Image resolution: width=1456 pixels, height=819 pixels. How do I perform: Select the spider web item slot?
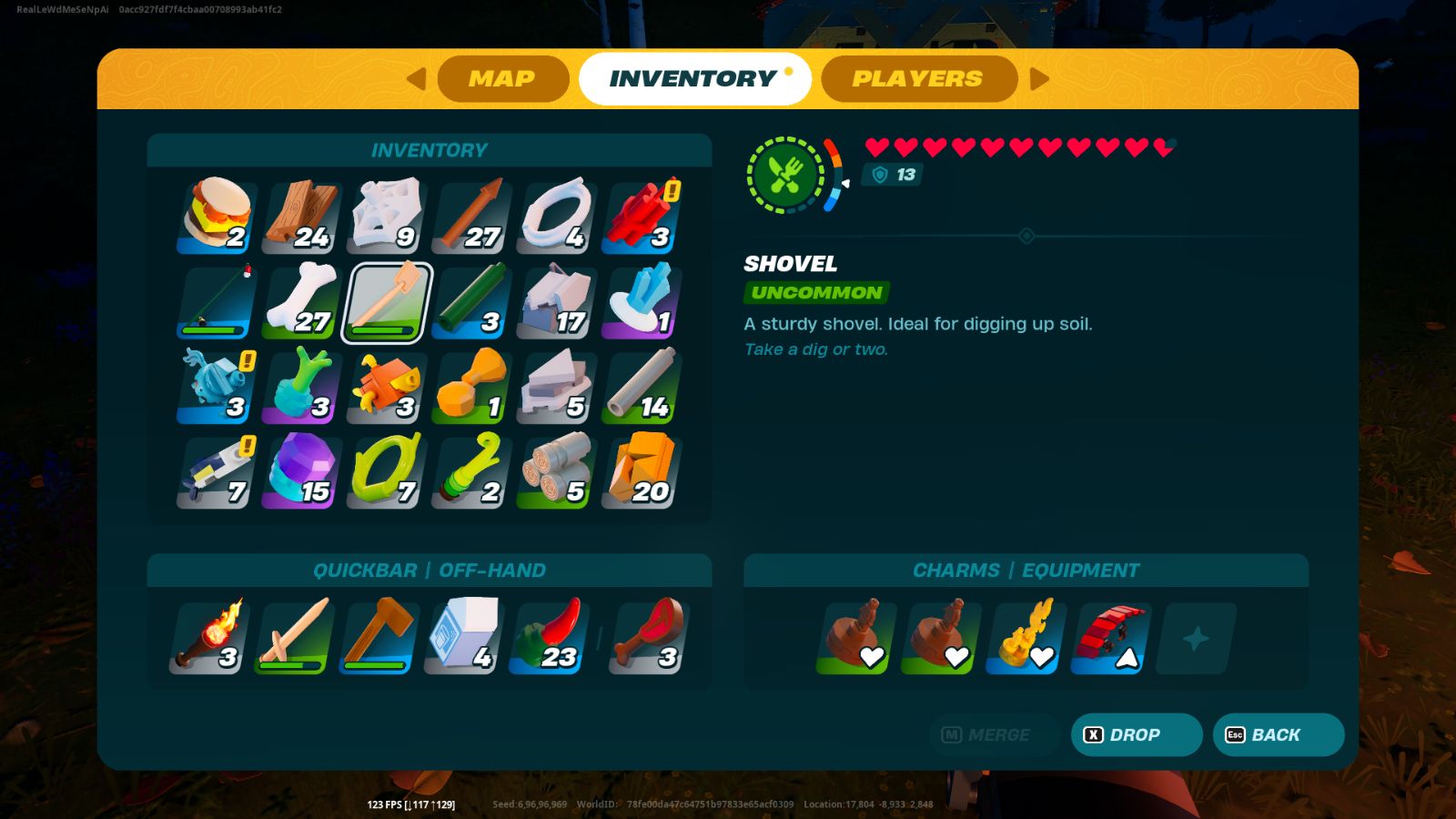pos(388,217)
